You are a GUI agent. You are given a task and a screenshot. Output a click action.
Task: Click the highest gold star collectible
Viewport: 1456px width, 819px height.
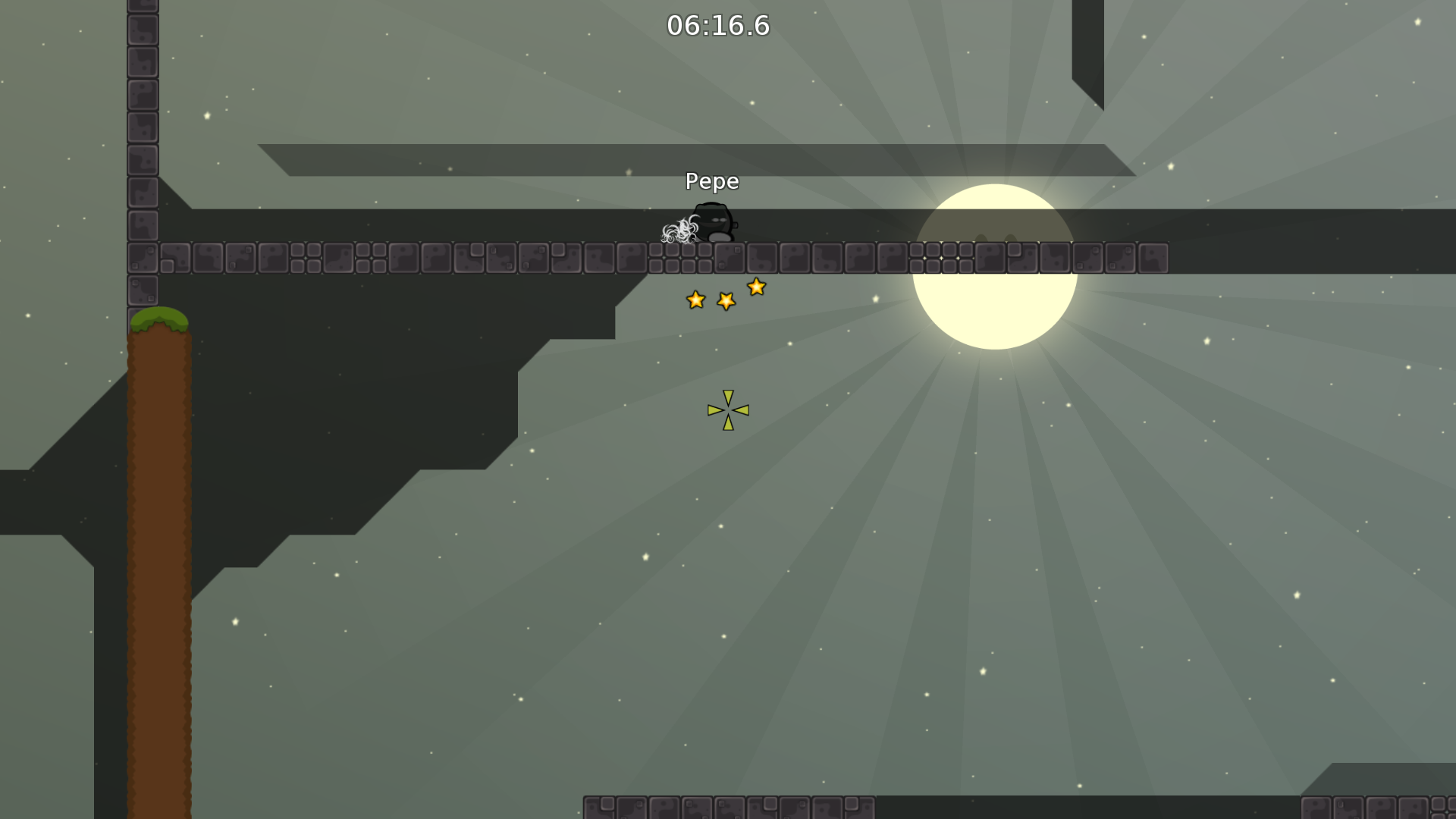(x=756, y=287)
